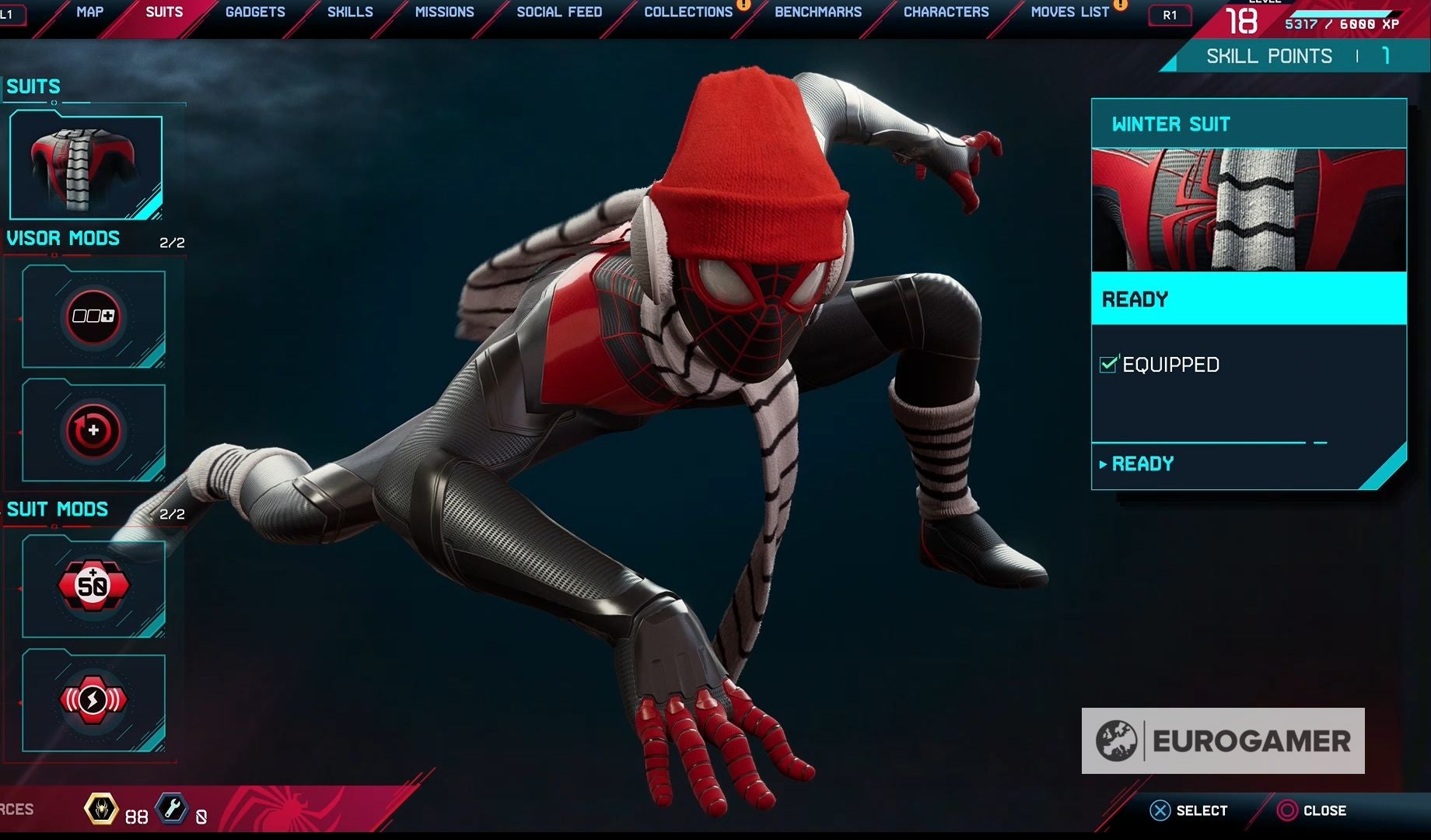
Task: Open the first Visor Mods slot
Action: pos(93,315)
